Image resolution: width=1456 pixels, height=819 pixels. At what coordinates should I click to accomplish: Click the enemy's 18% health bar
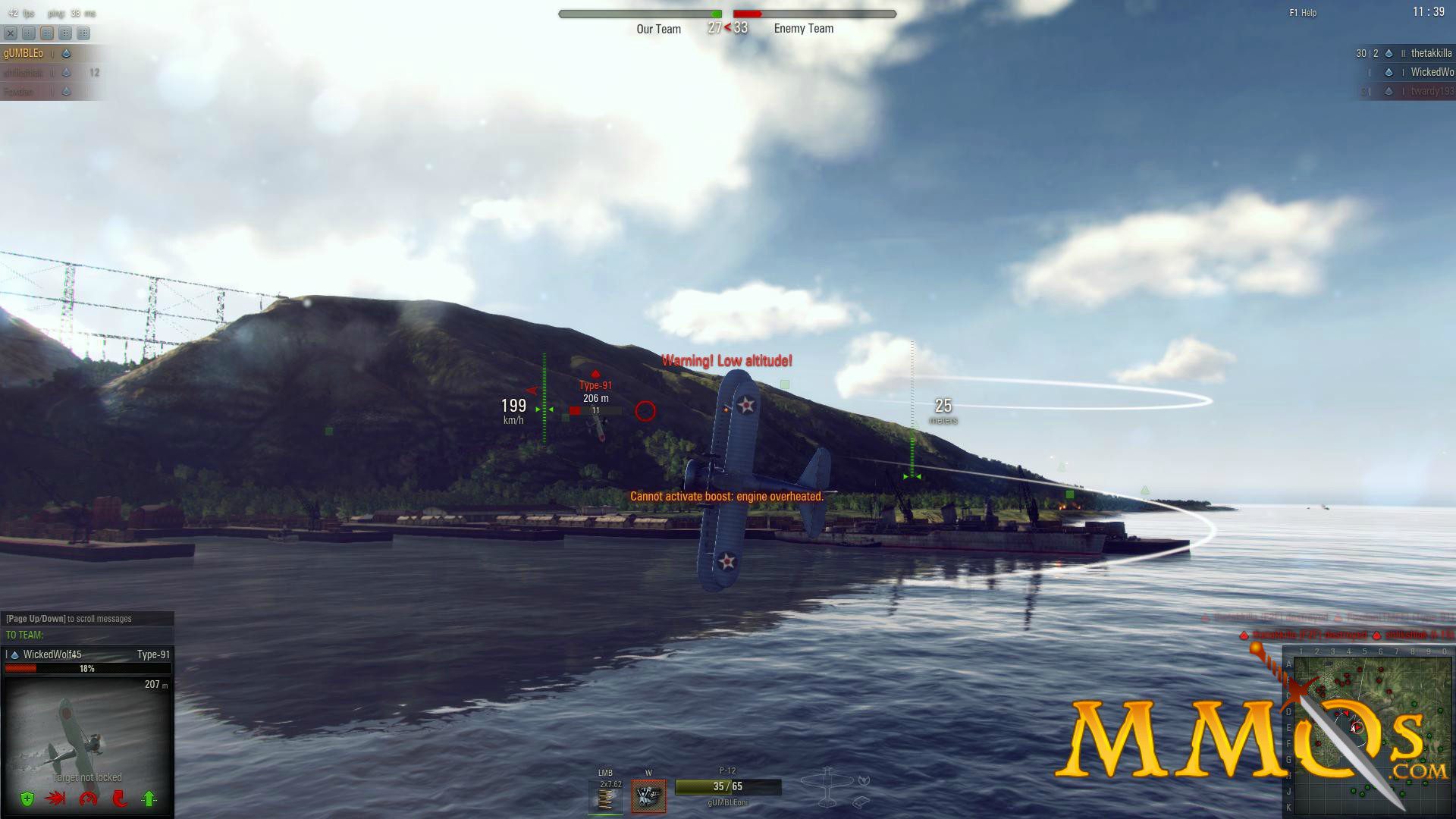coord(86,669)
